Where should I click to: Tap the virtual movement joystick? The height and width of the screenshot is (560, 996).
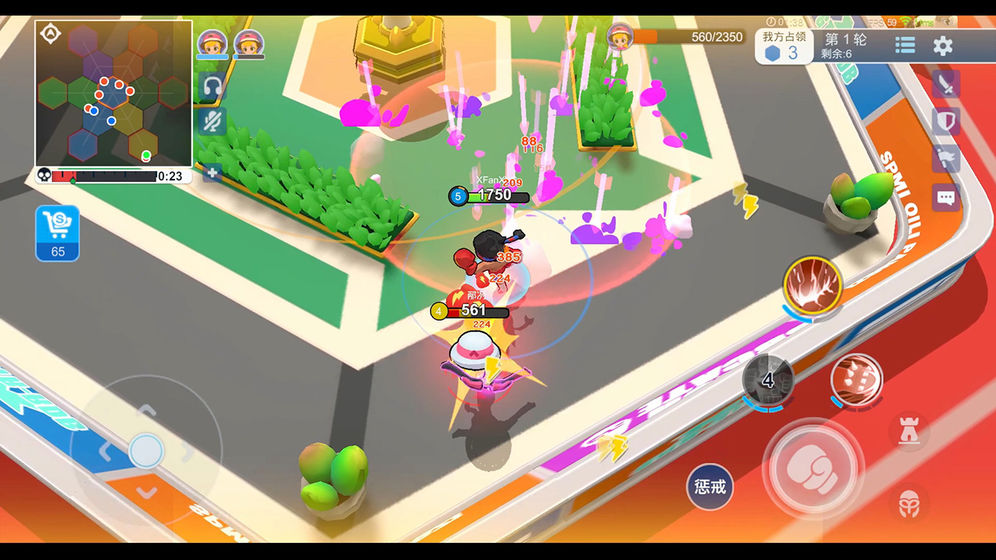tap(146, 450)
